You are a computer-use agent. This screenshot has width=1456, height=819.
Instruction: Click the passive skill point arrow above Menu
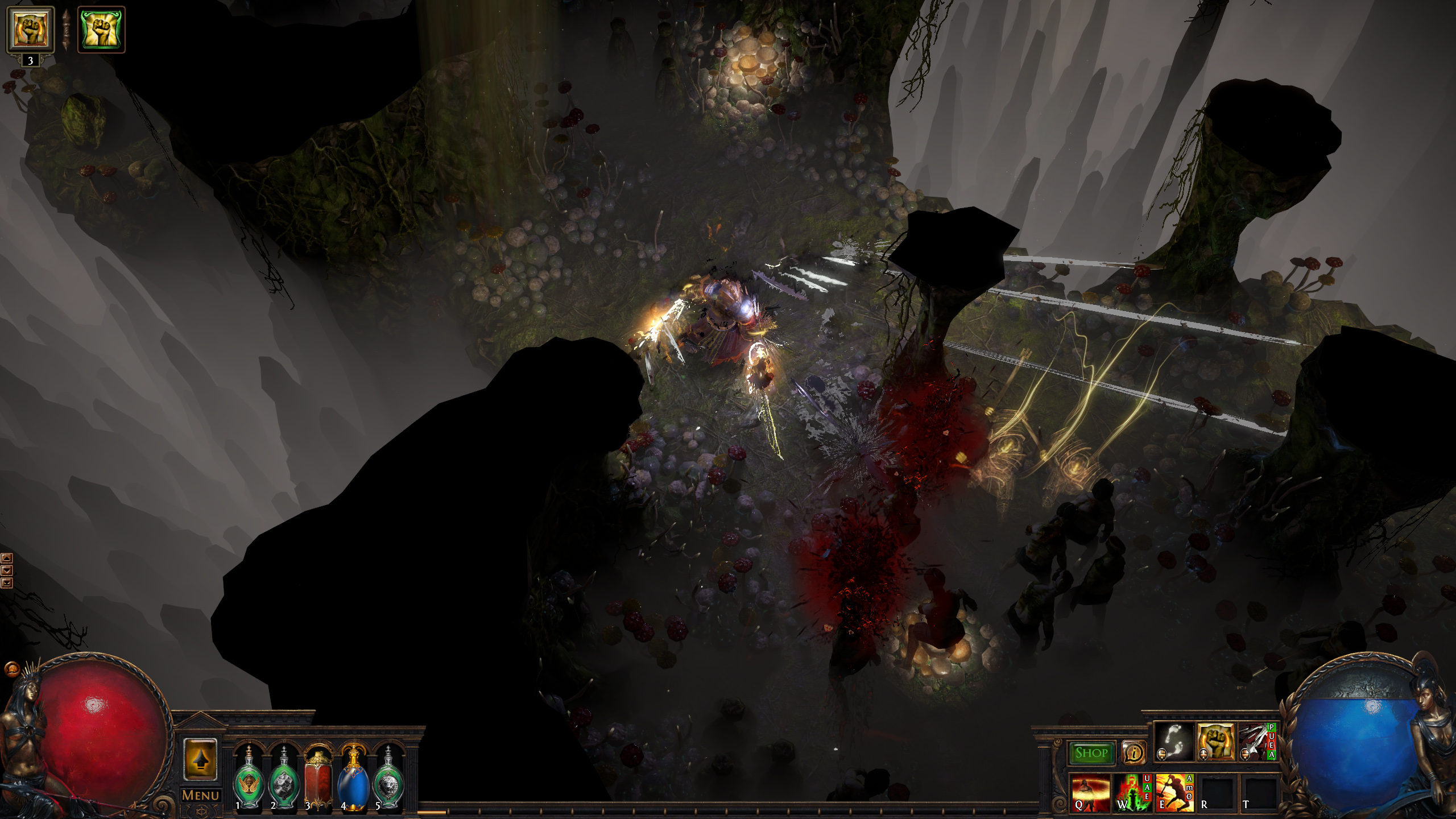coord(201,759)
